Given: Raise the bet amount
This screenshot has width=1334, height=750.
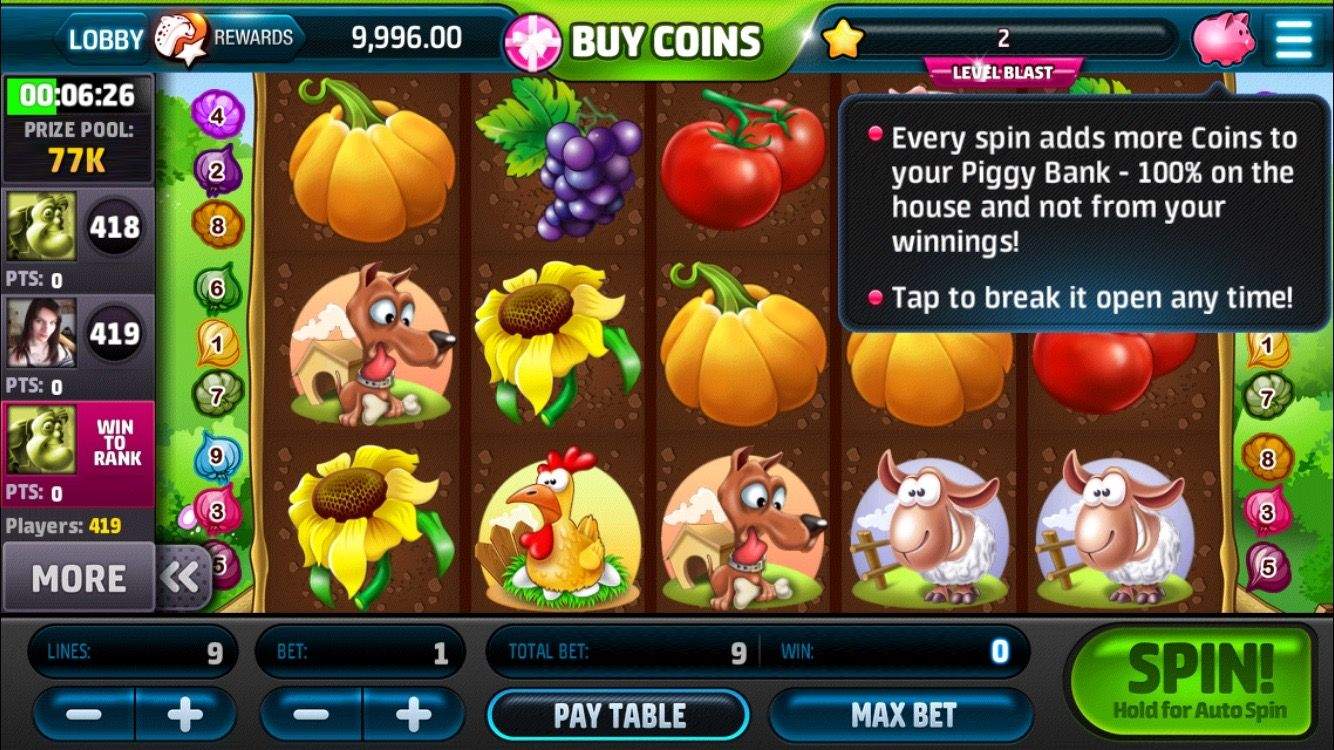Looking at the screenshot, I should [413, 715].
